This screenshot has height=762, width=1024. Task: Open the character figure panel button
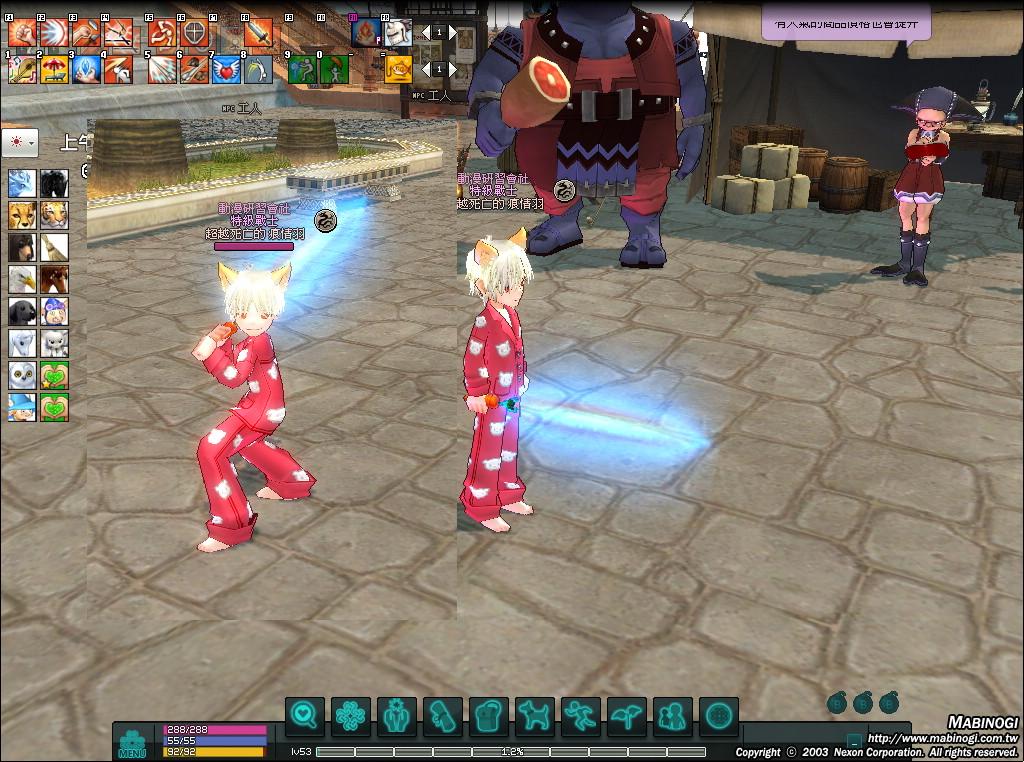click(397, 716)
